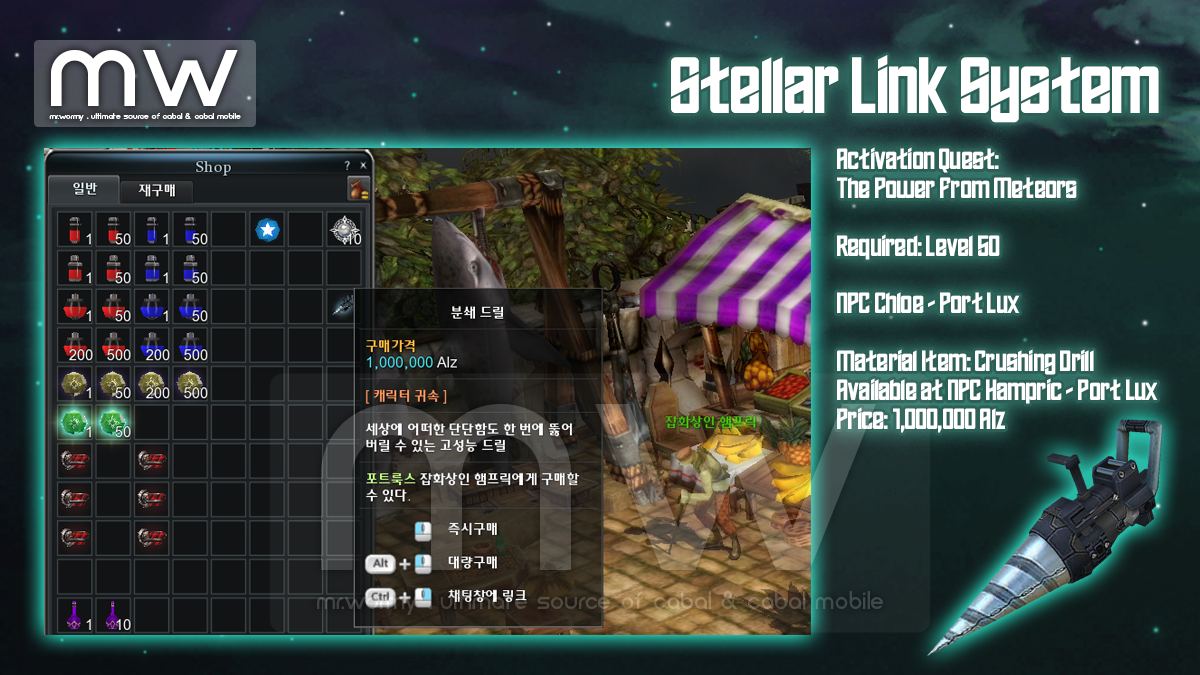Select the gold medallion stack of 200
The image size is (1200, 675).
[x=152, y=384]
